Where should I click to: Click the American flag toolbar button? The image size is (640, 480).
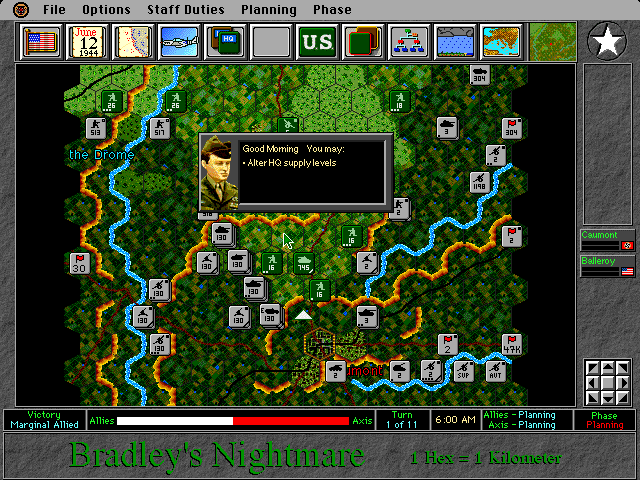pyautogui.click(x=41, y=42)
